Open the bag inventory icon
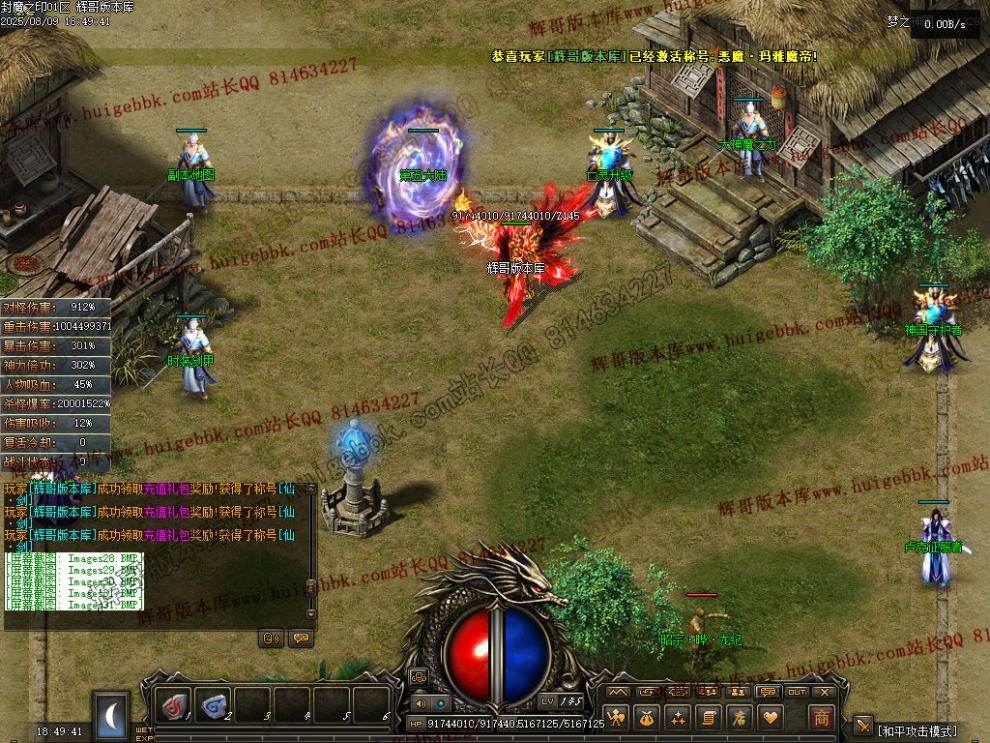Image resolution: width=990 pixels, height=743 pixels. pos(647,717)
